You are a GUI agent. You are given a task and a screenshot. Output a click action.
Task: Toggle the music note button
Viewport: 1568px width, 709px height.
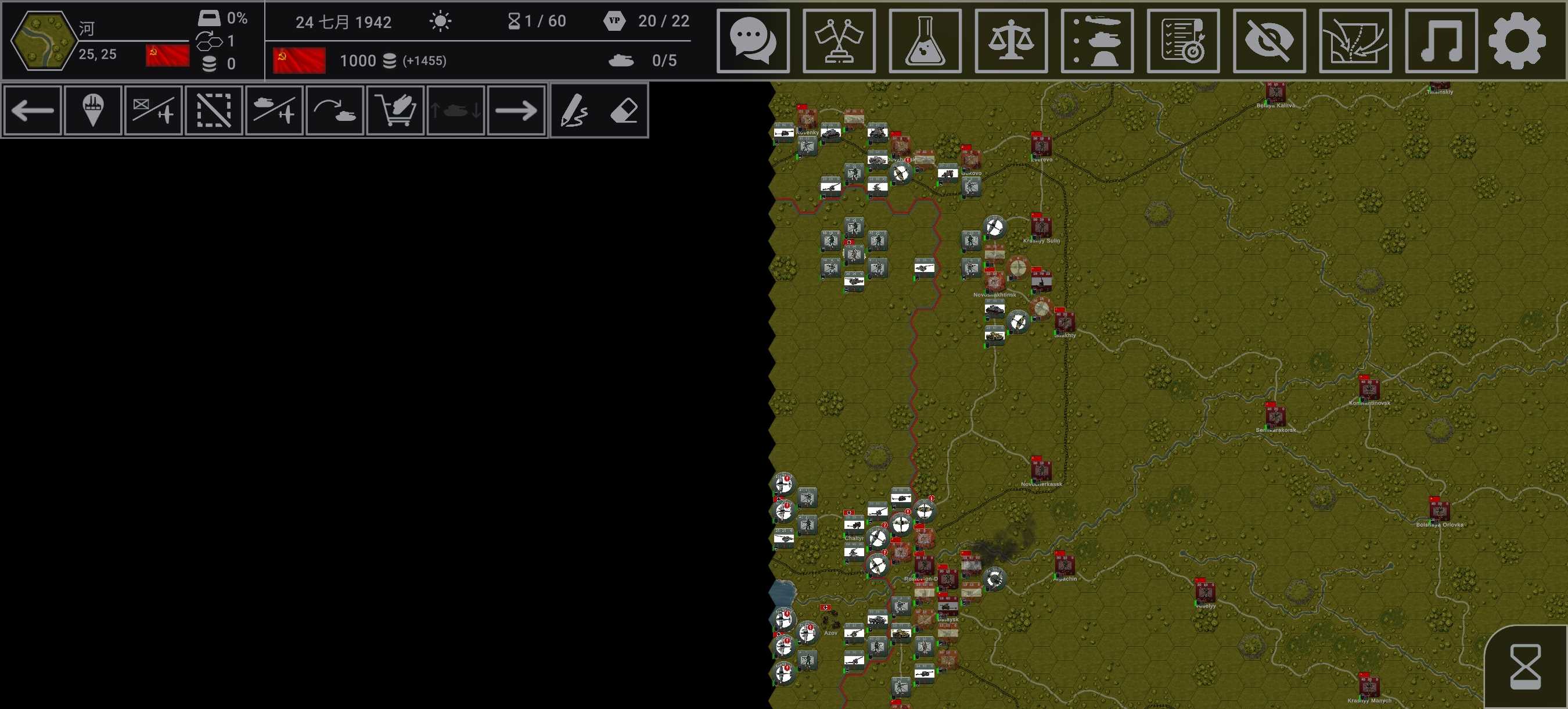click(x=1441, y=41)
